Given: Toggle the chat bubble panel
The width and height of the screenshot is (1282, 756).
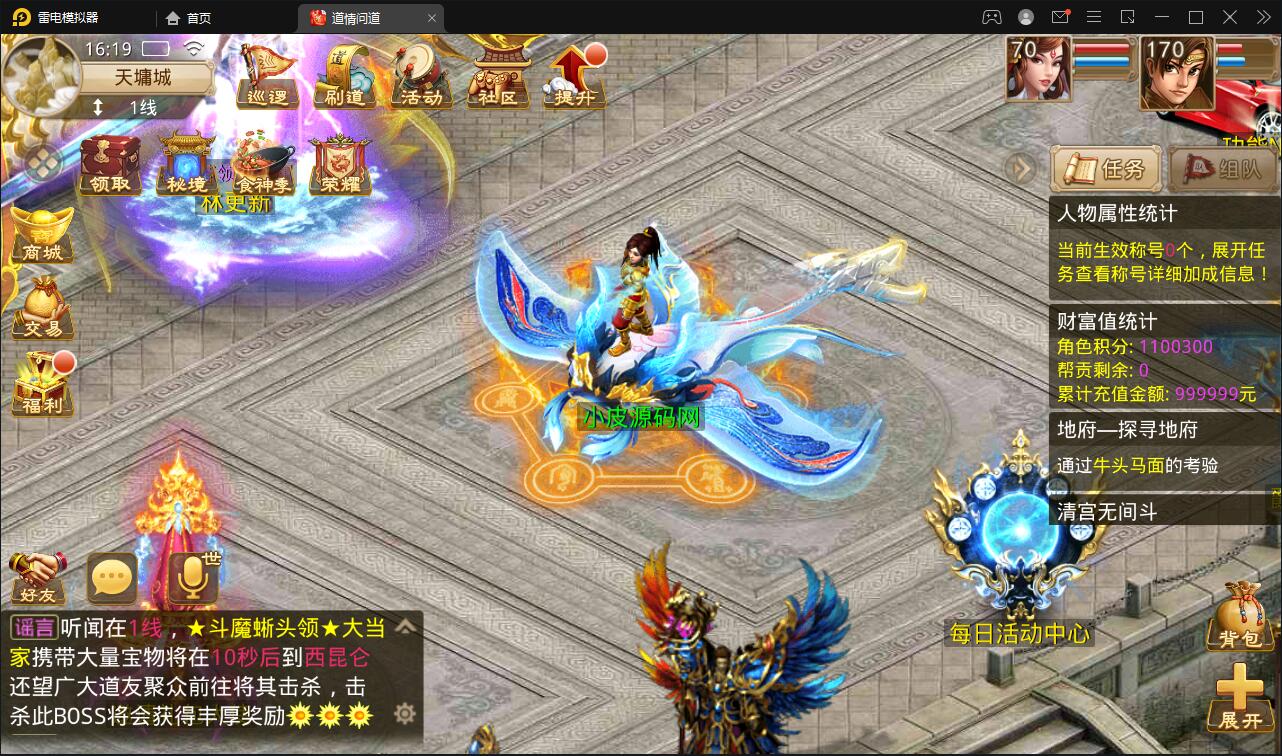Looking at the screenshot, I should [x=111, y=577].
